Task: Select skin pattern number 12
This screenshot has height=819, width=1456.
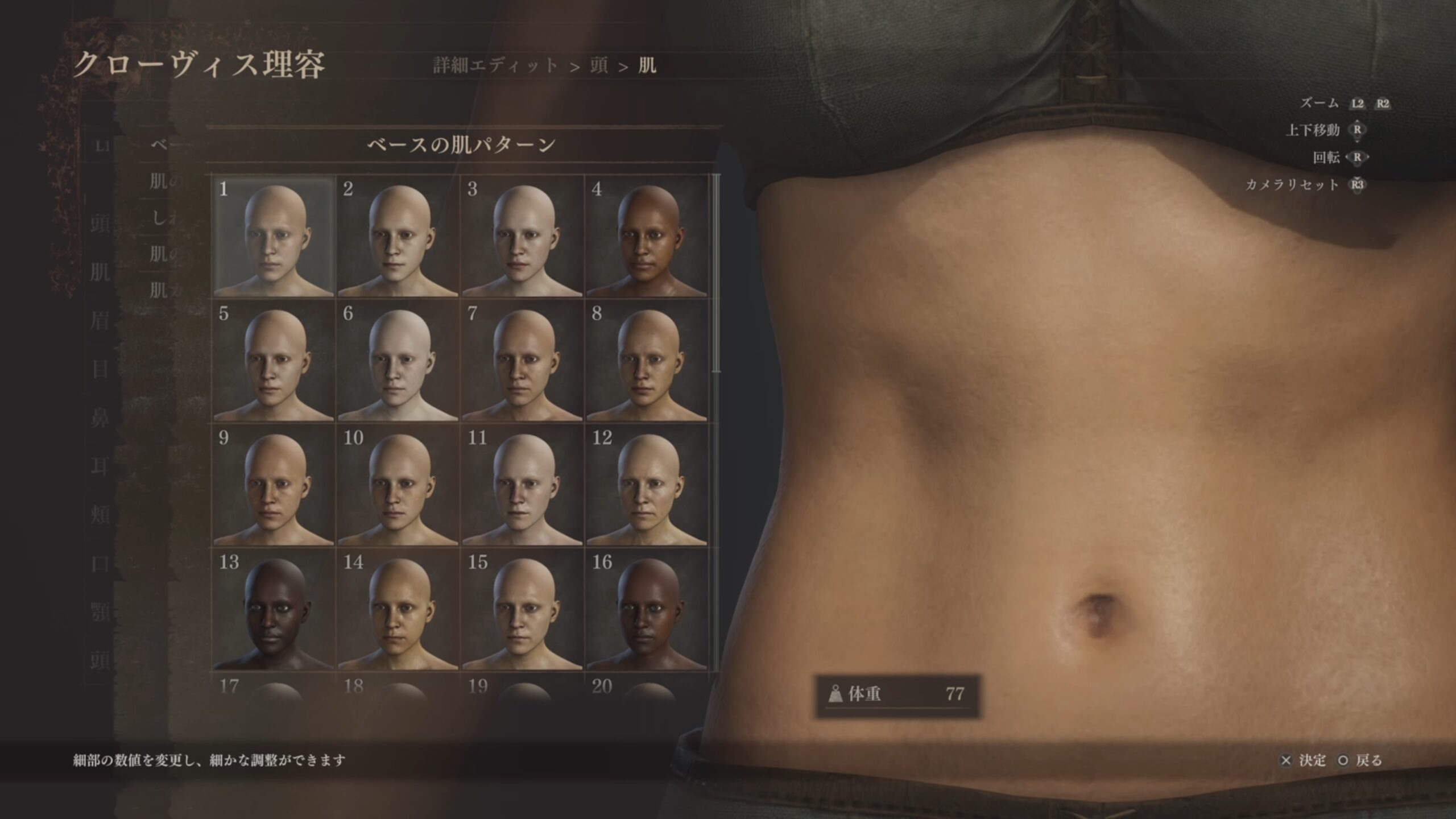Action: point(647,486)
